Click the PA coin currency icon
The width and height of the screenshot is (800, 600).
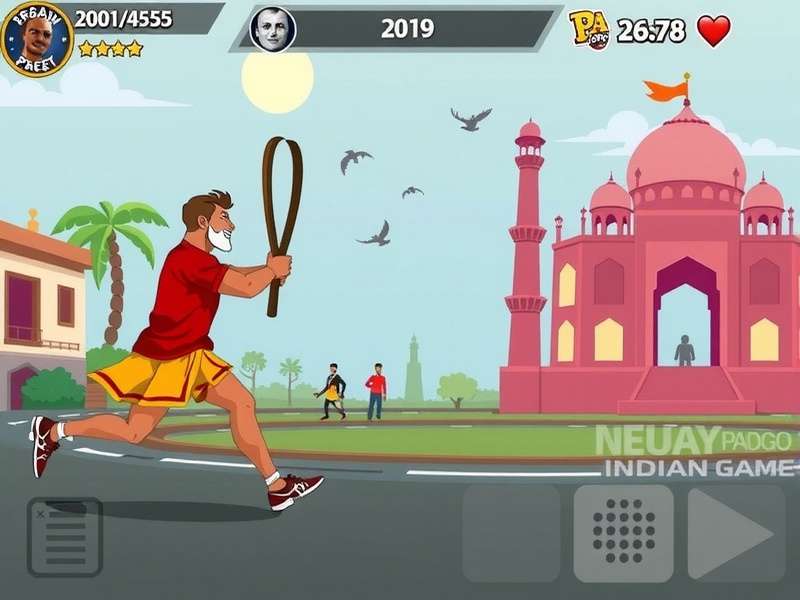[589, 29]
